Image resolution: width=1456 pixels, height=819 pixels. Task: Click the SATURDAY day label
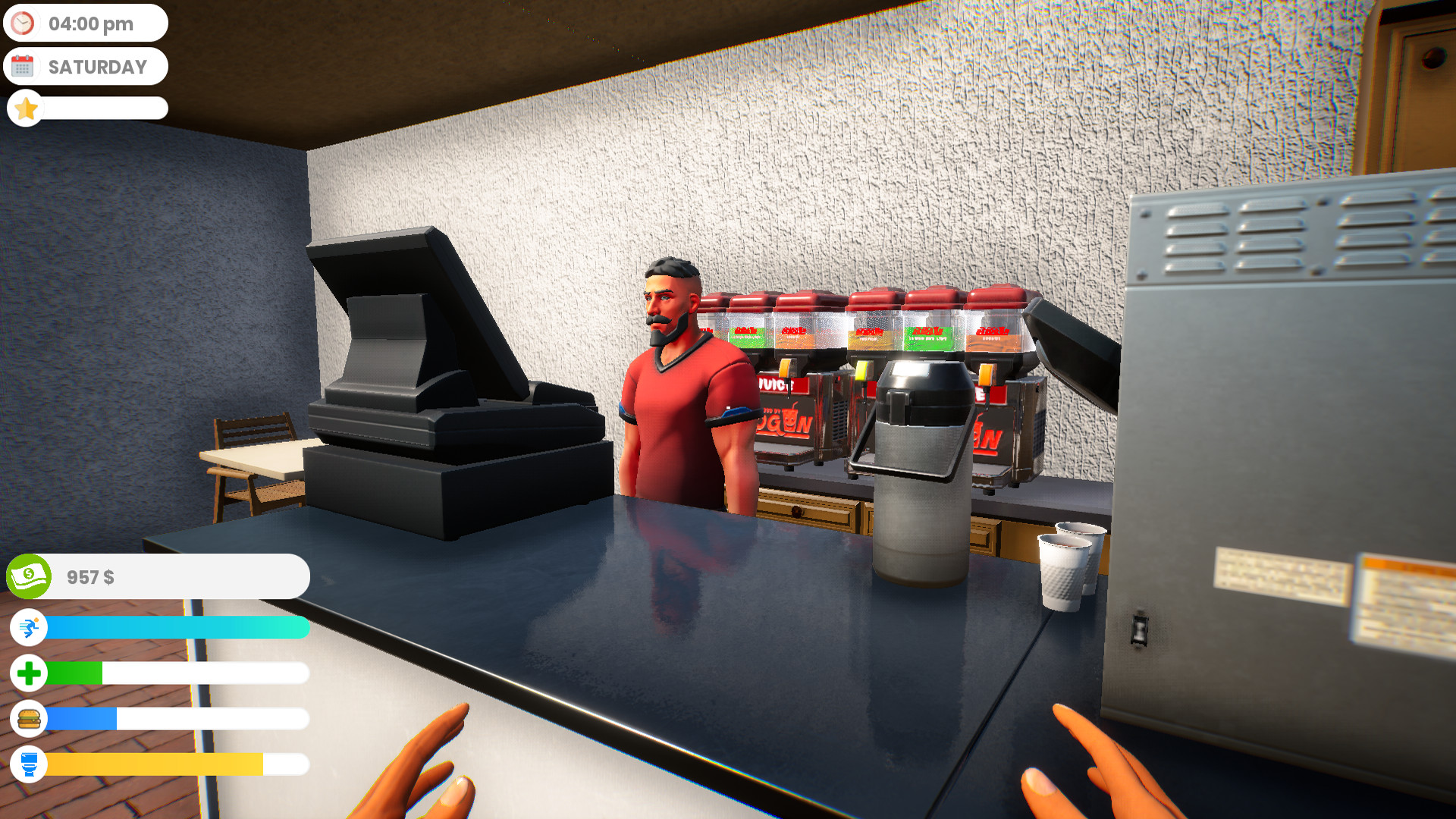(97, 67)
